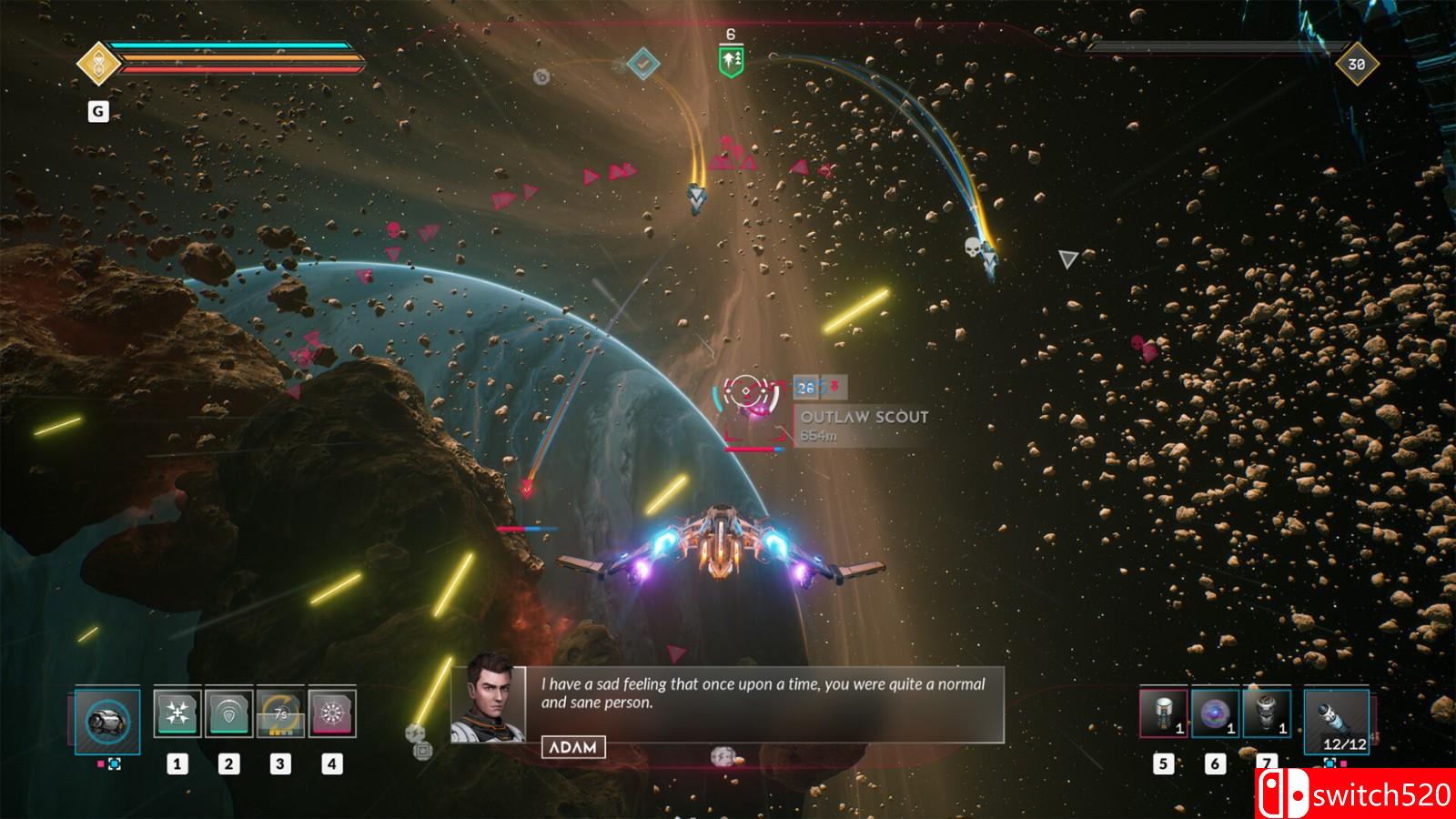
Task: Select the missile weapon showing 12/12
Action: tap(1336, 720)
